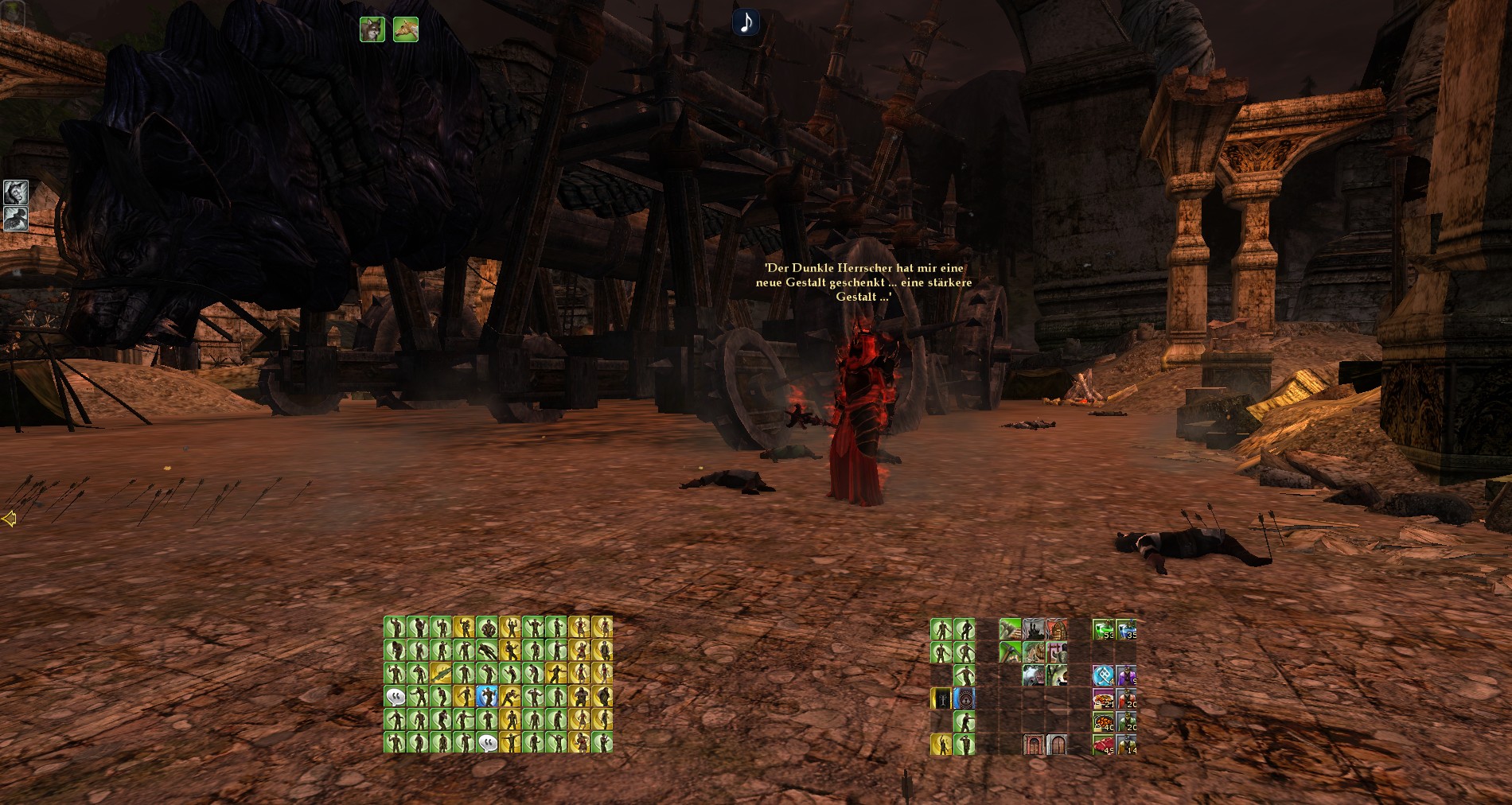Activate the pickaxe gathering skill

(1011, 653)
